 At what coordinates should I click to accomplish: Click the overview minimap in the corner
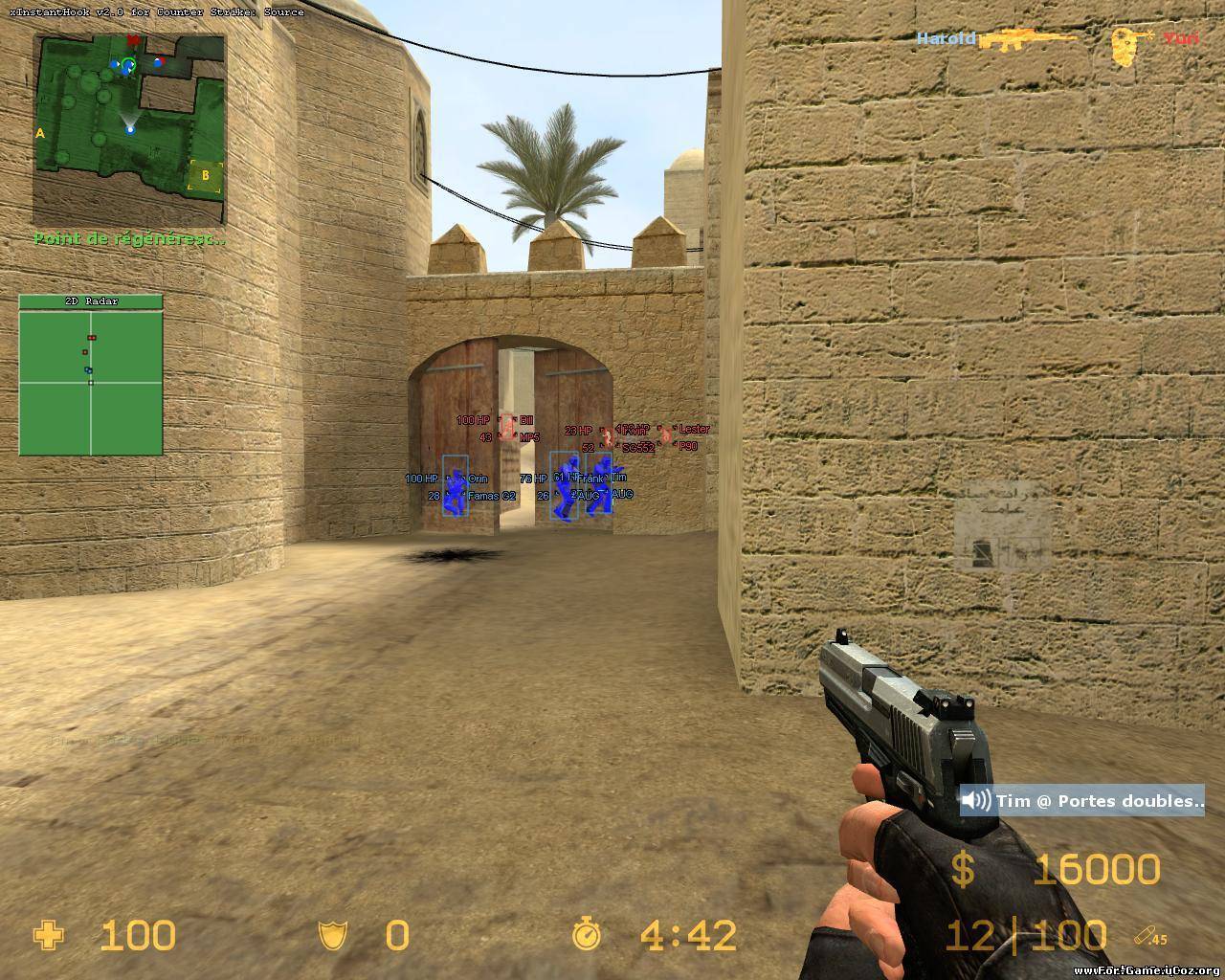point(129,129)
